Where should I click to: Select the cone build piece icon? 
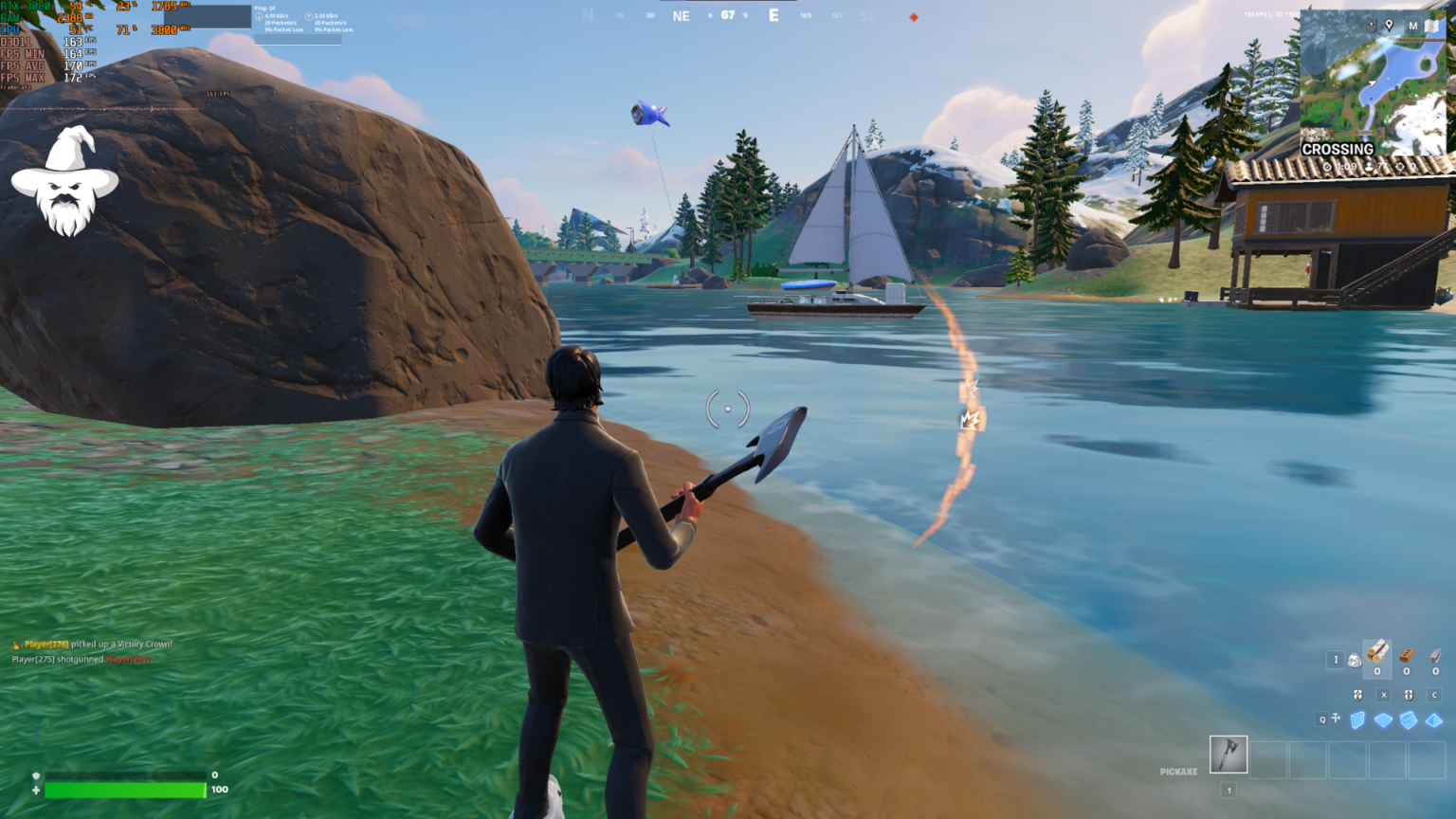[1432, 720]
